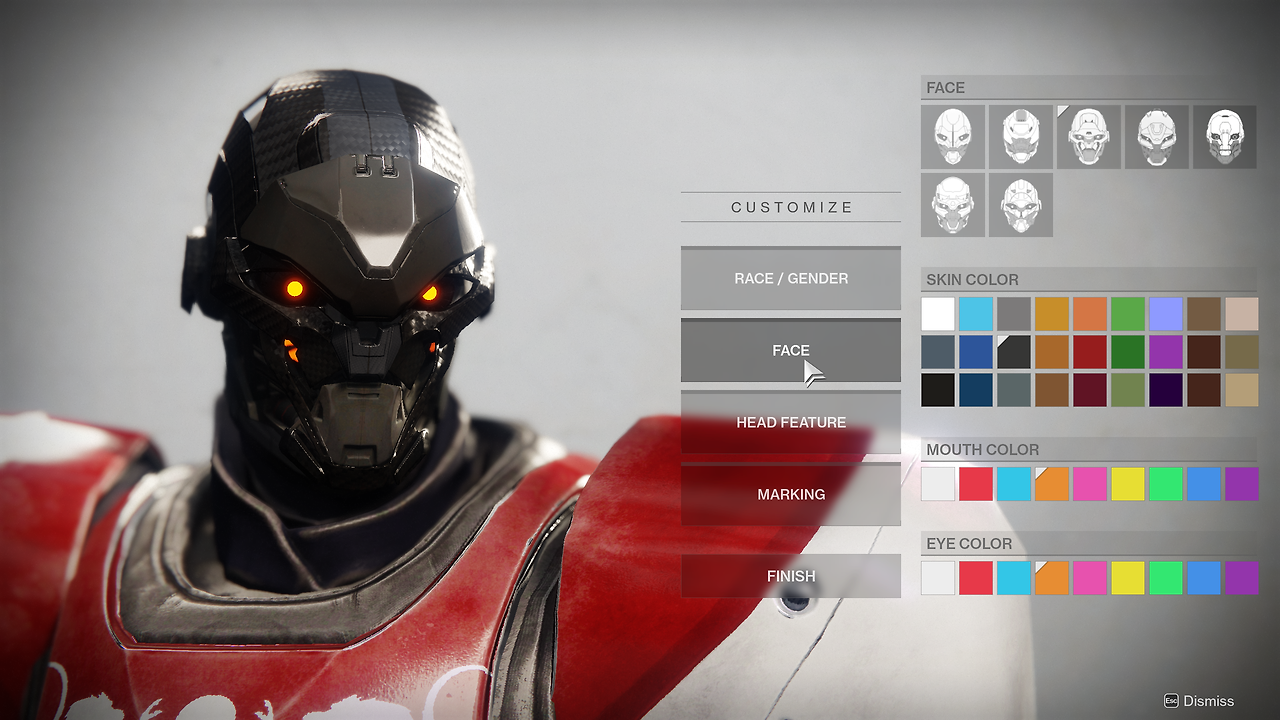Apply the maroon skin color swatch

(x=1090, y=390)
